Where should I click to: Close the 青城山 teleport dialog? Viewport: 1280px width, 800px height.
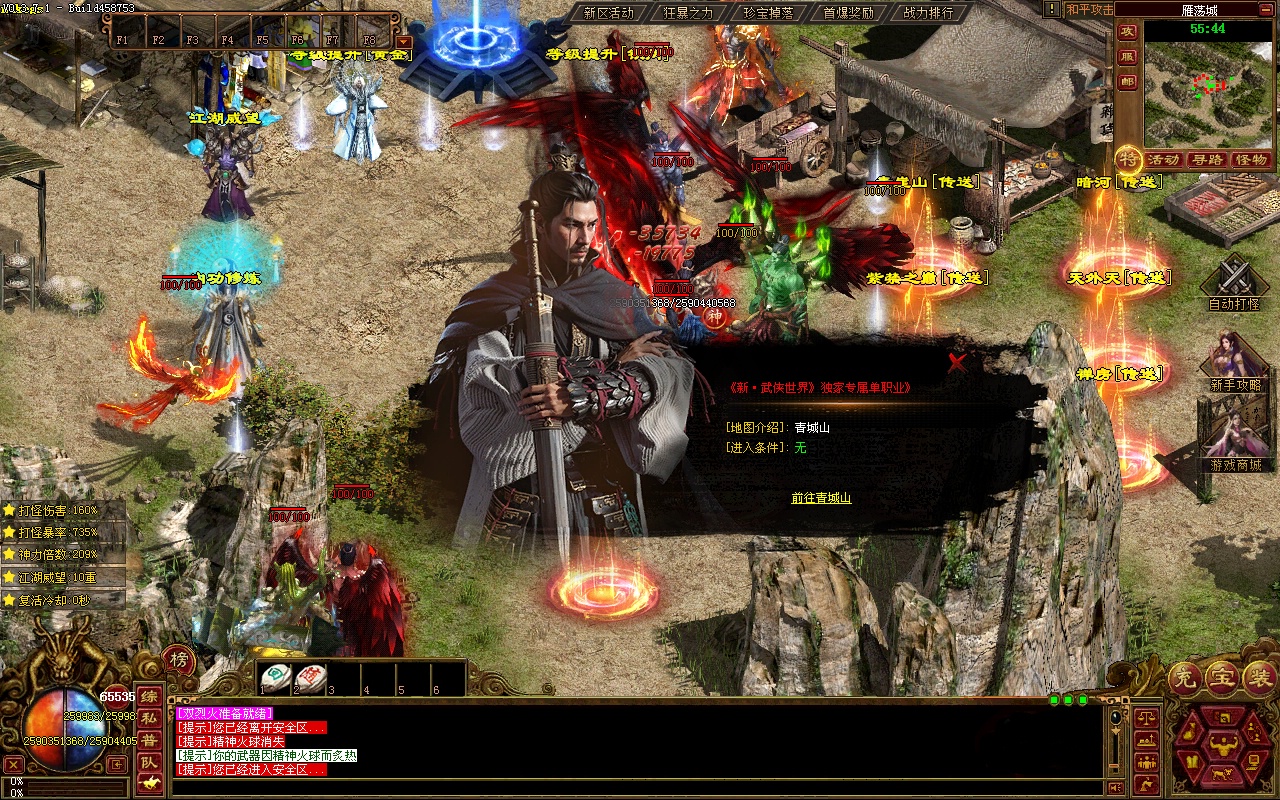[957, 363]
